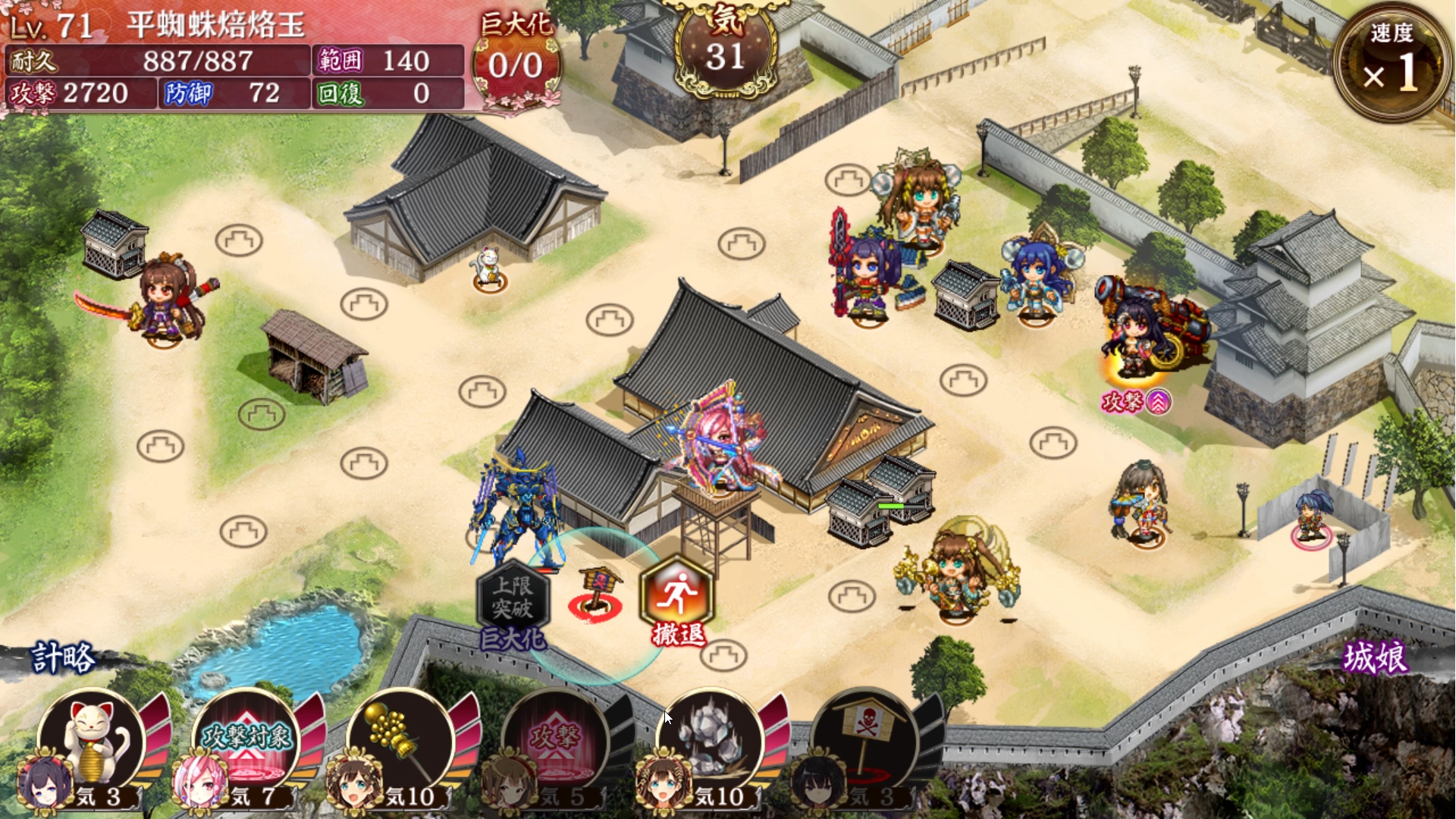Select the 巨大化 上限突破 hexagon button
Screen dimensions: 1456x819
(x=513, y=599)
